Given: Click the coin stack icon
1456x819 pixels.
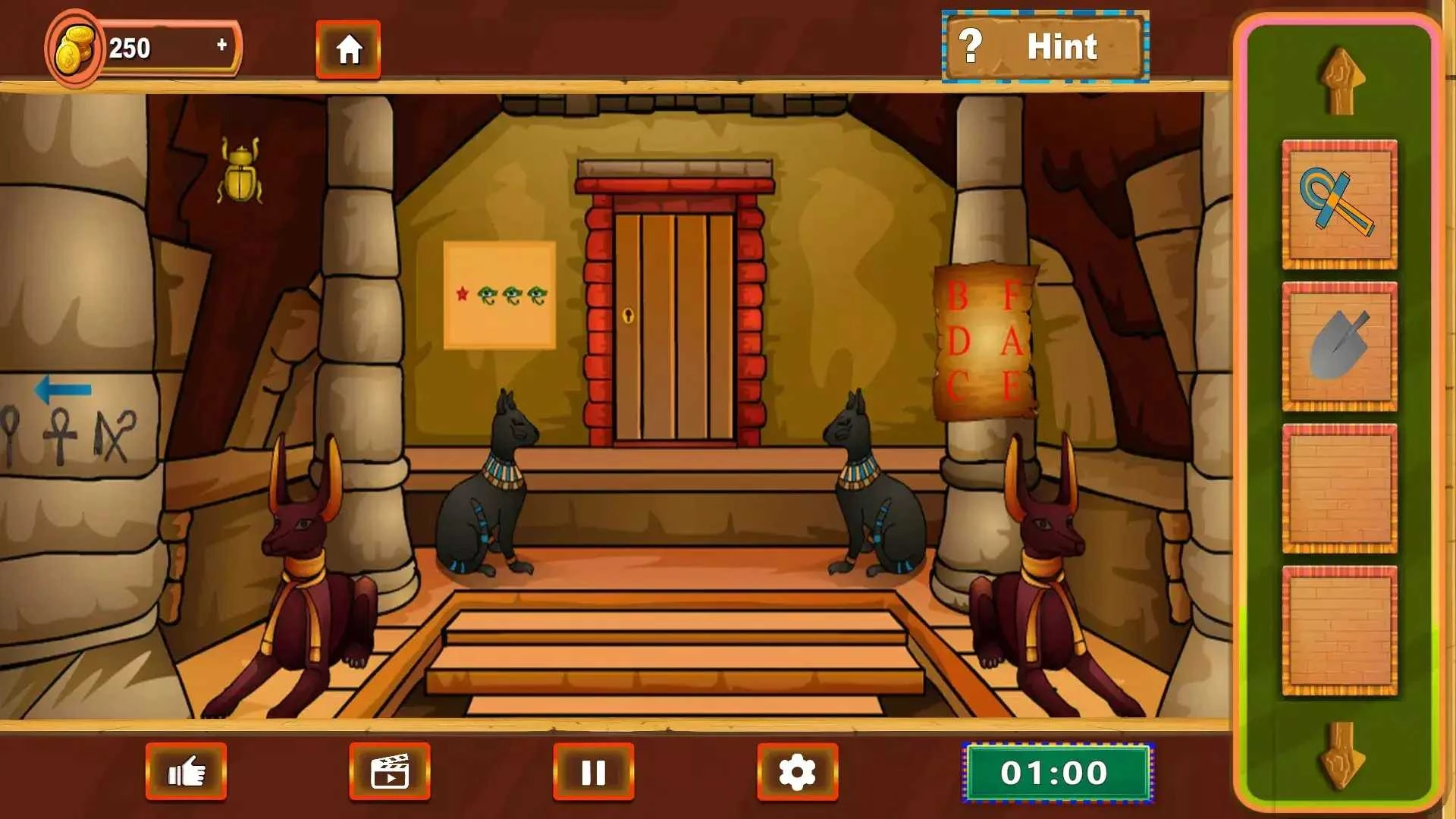Looking at the screenshot, I should tap(74, 47).
